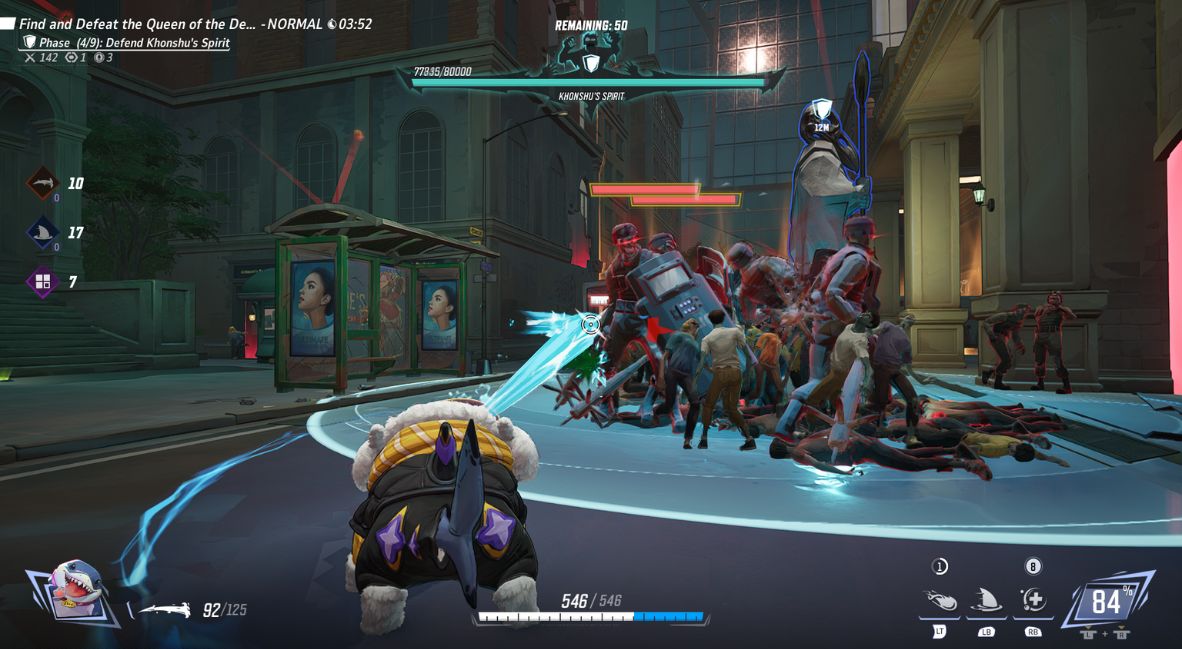Activate the splashing bubble ability icon
This screenshot has width=1182, height=649.
pos(940,600)
